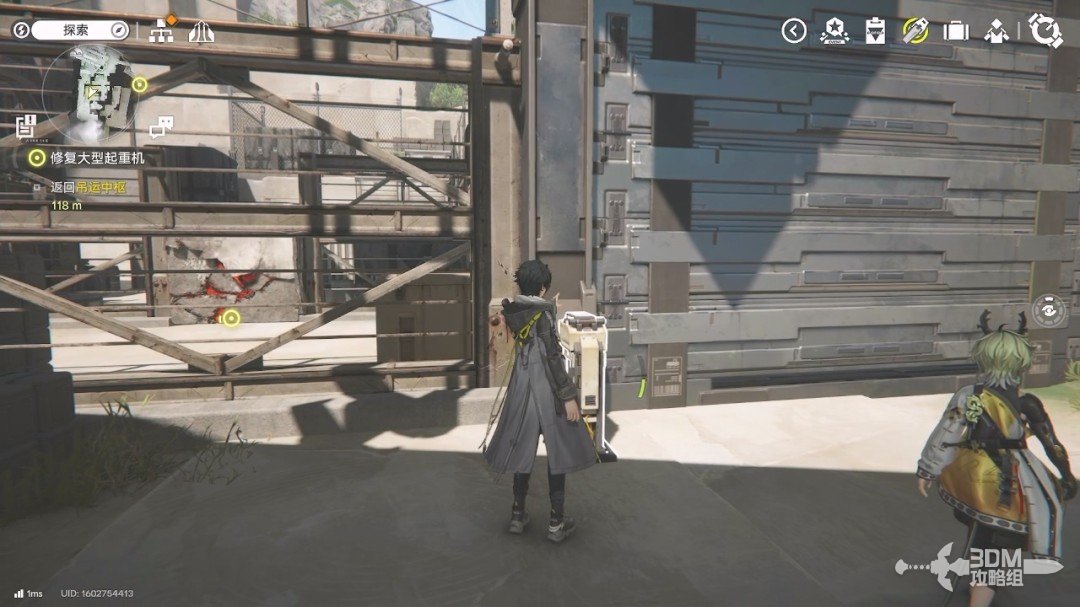Open the chat bubbles icon
Image resolution: width=1080 pixels, height=607 pixels.
click(x=161, y=127)
